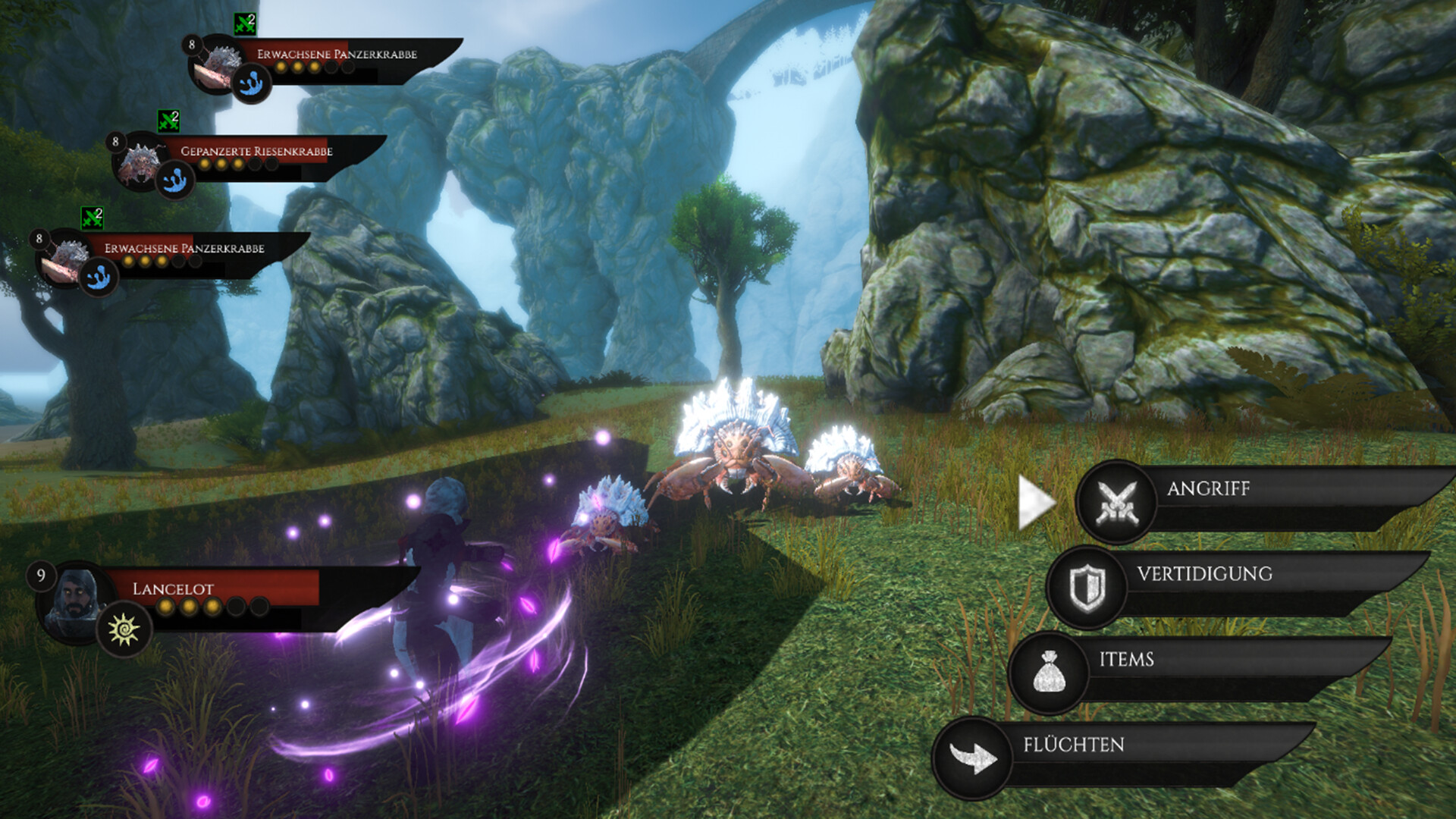Click the curved arrow icon on Flüchten
The height and width of the screenshot is (819, 1456).
tap(973, 758)
